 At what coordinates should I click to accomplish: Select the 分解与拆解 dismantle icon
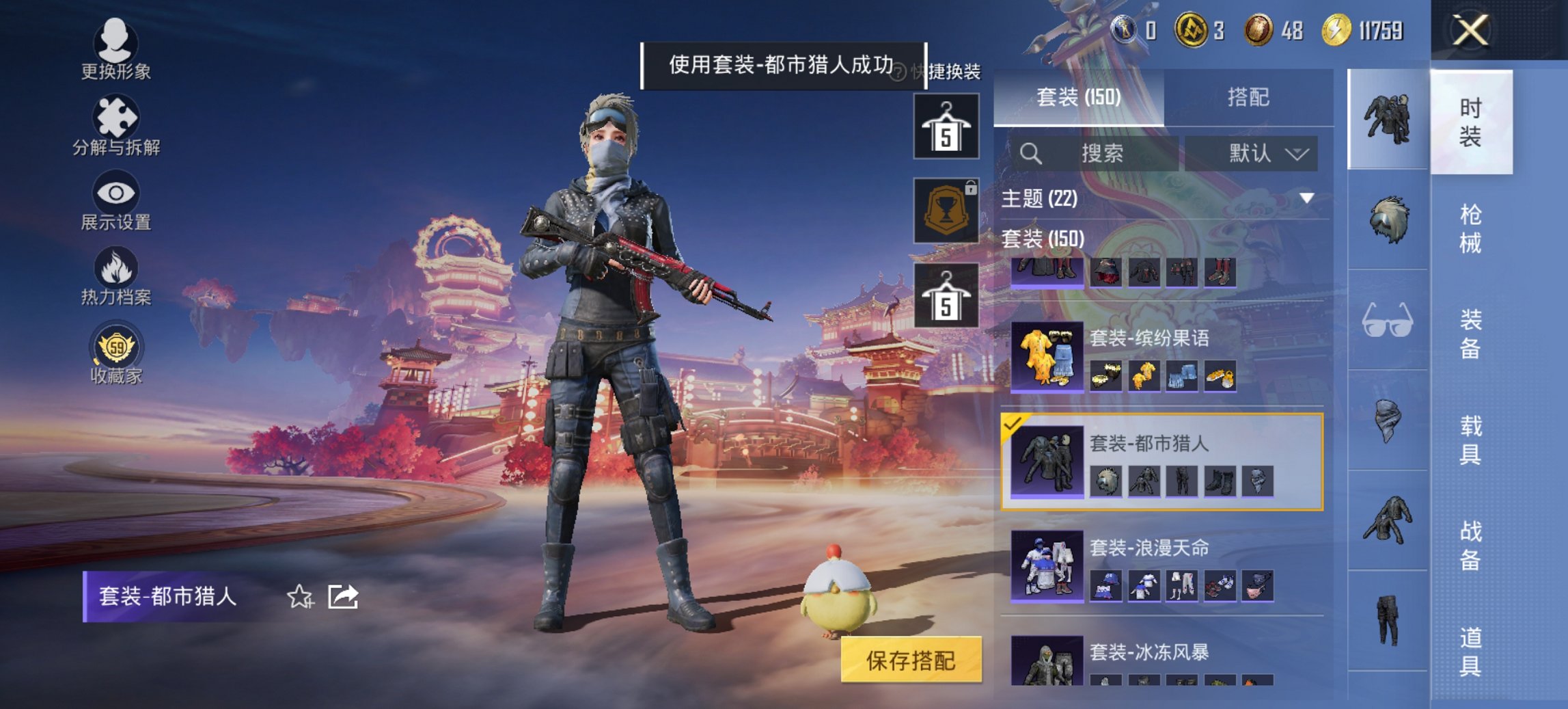115,122
